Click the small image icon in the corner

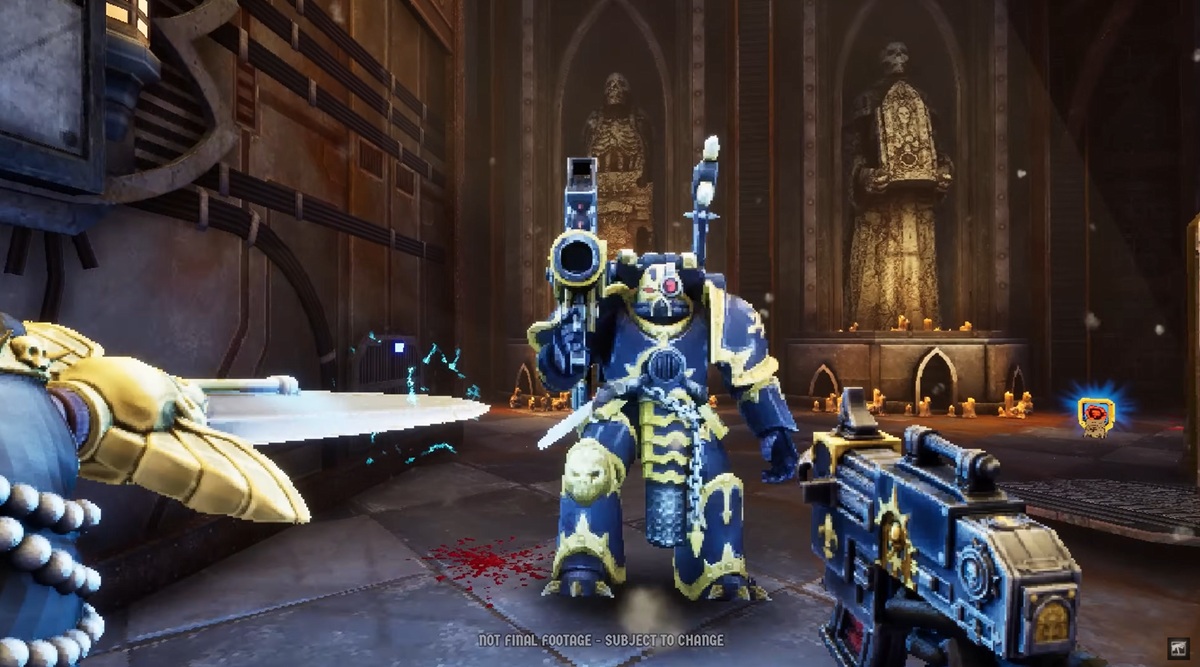1177,648
